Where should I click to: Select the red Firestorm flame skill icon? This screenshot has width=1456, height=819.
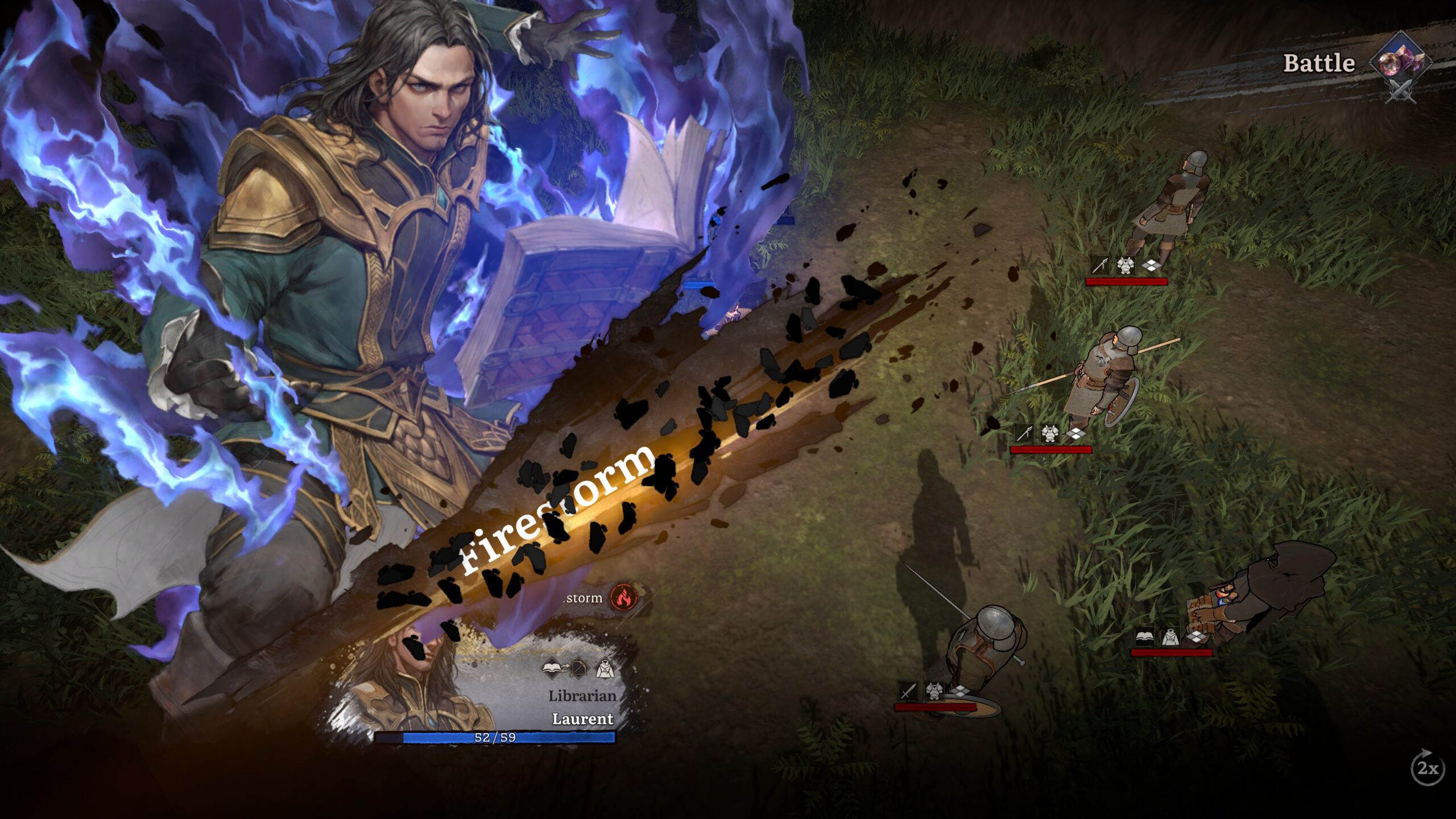pos(623,597)
